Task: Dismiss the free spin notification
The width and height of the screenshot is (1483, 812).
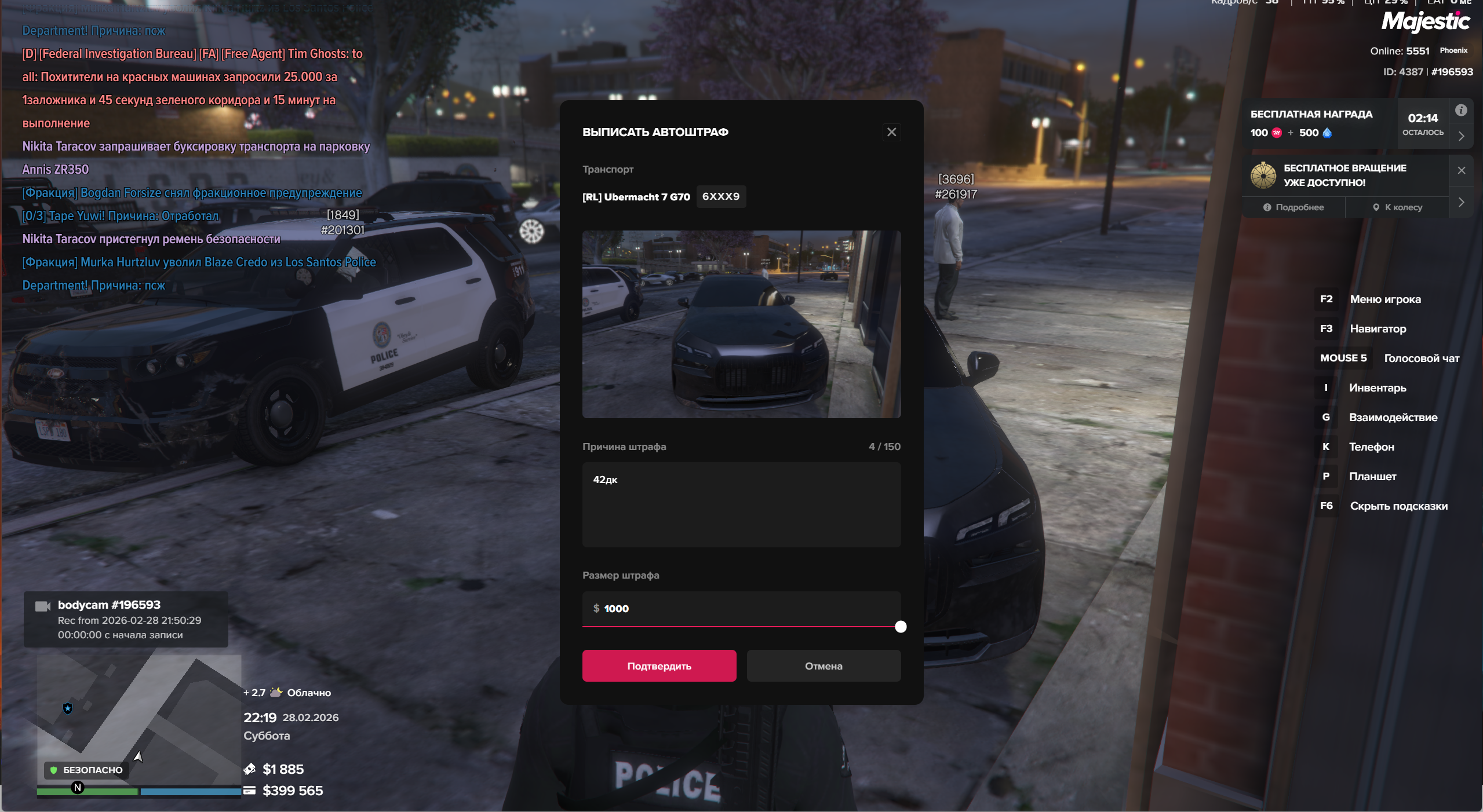Action: (x=1461, y=170)
